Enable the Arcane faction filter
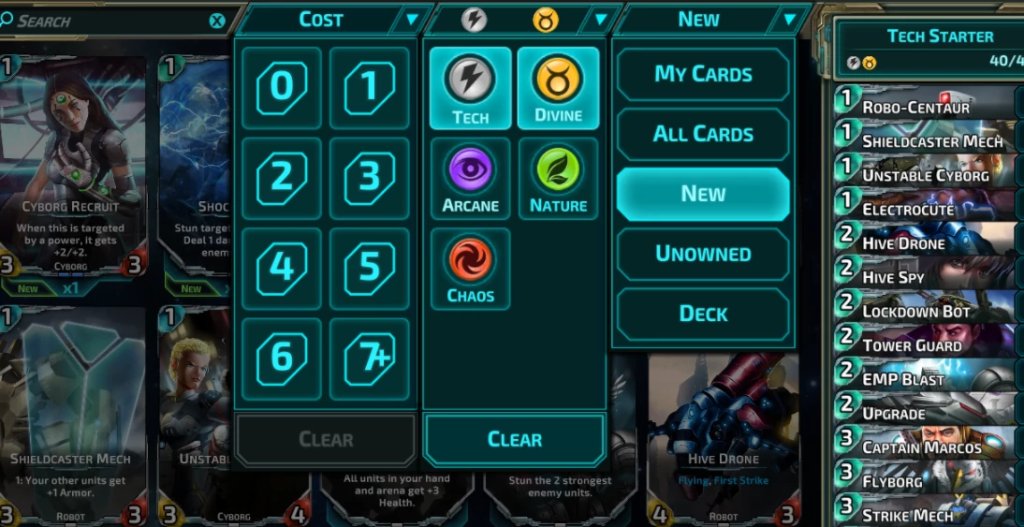This screenshot has height=527, width=1024. 470,178
